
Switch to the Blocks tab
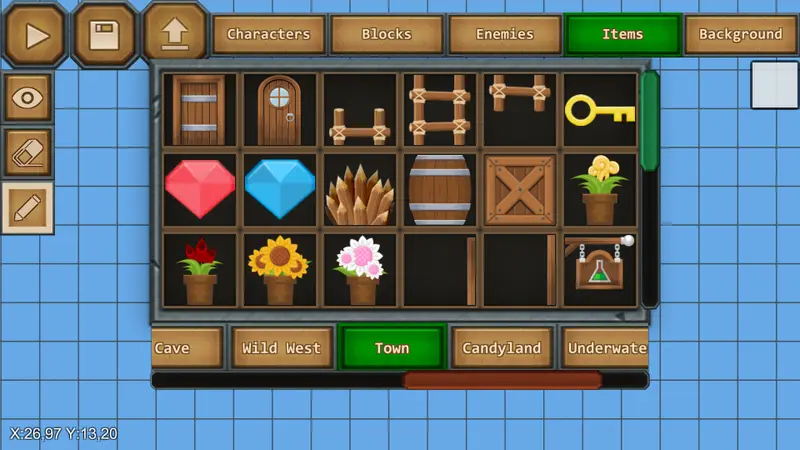[386, 34]
